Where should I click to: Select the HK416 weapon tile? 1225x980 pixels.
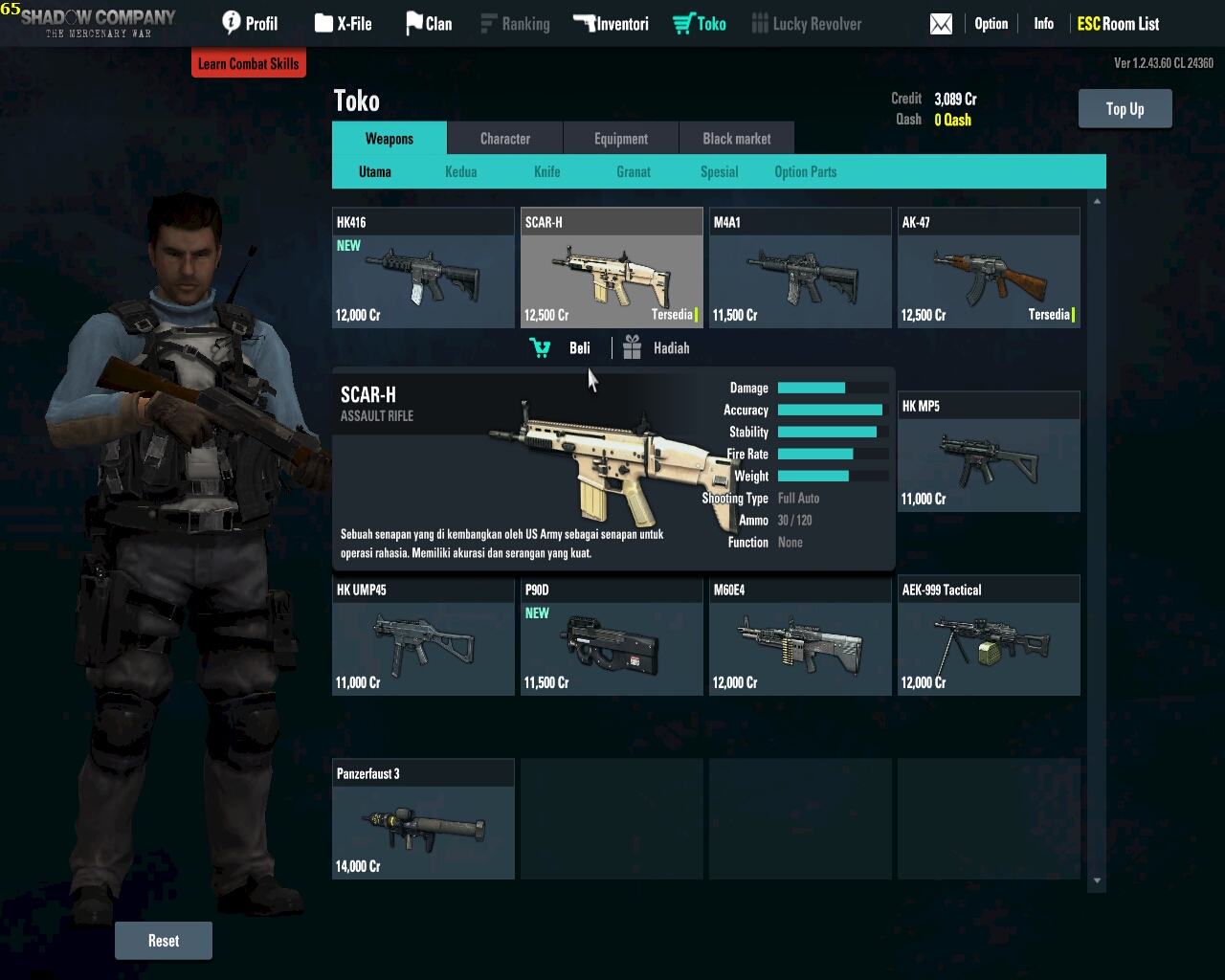[x=423, y=269]
